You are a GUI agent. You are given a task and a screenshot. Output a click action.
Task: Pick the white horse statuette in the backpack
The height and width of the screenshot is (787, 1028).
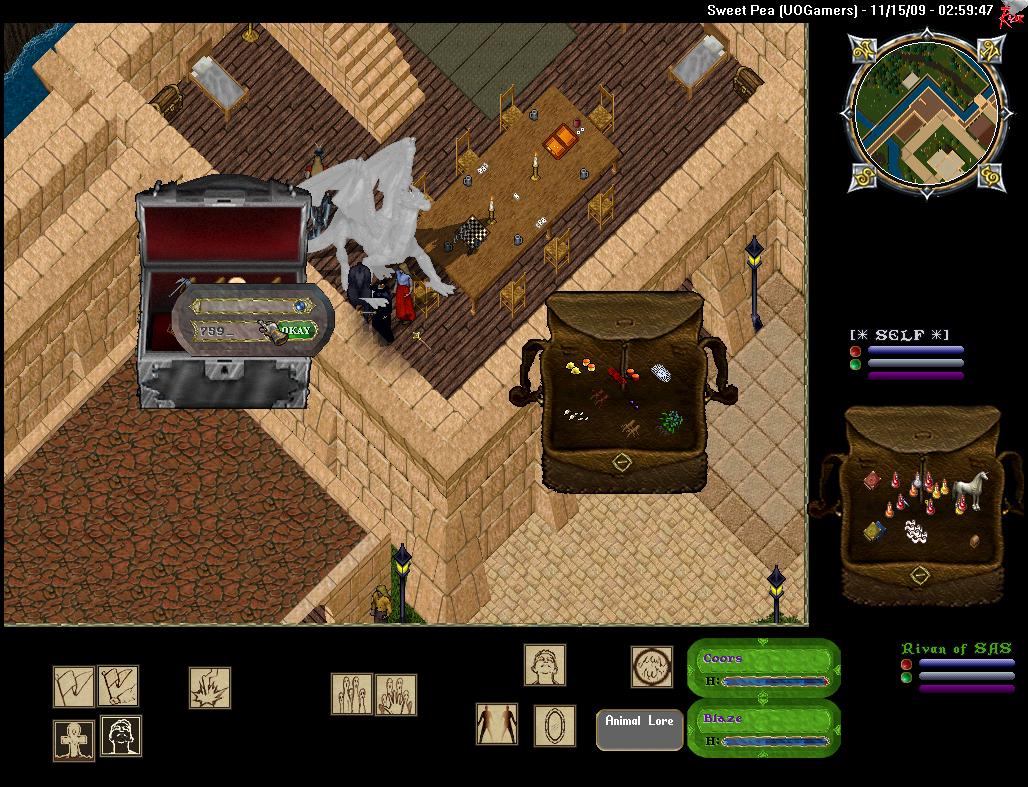tap(969, 490)
